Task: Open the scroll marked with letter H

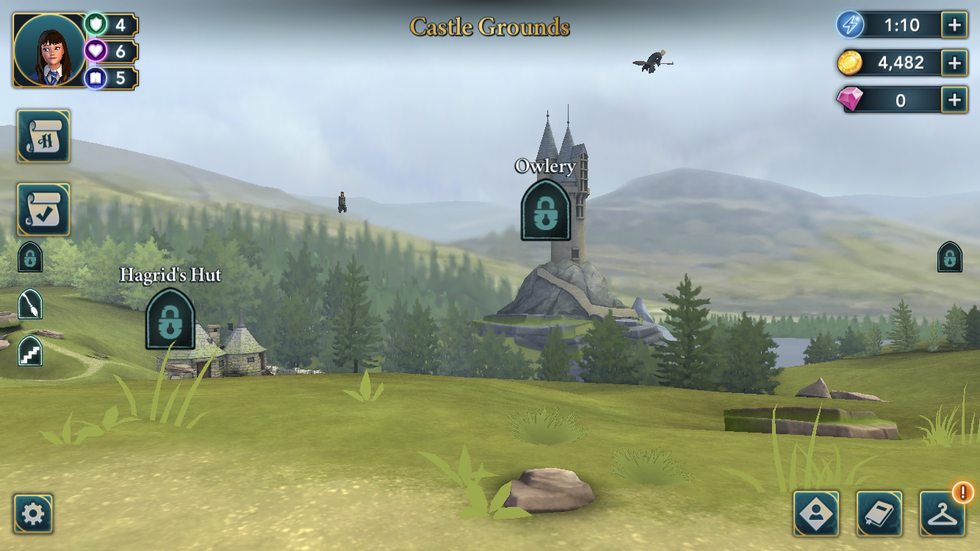Action: [x=43, y=136]
